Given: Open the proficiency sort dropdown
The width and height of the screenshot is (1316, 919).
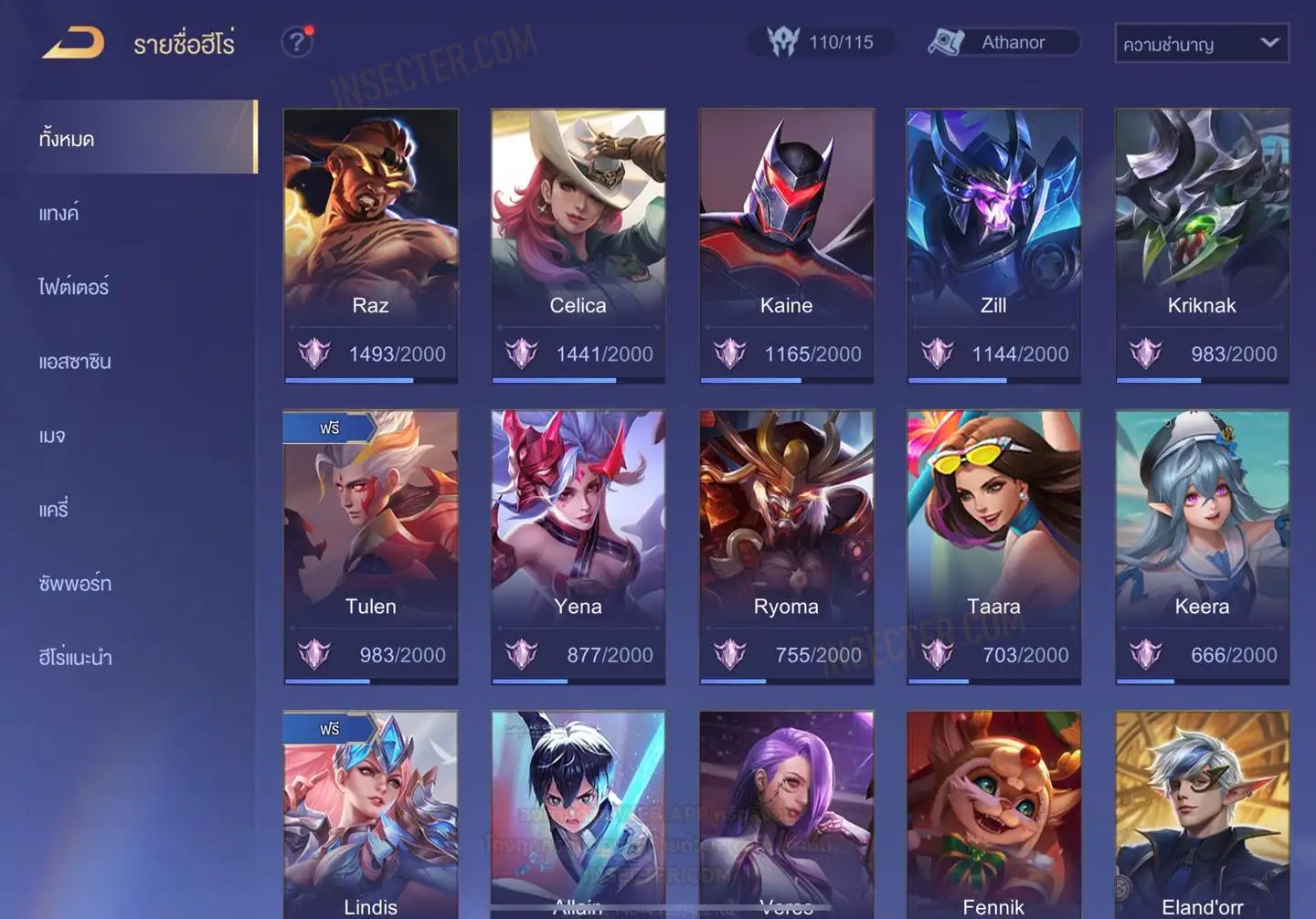Looking at the screenshot, I should (1201, 43).
